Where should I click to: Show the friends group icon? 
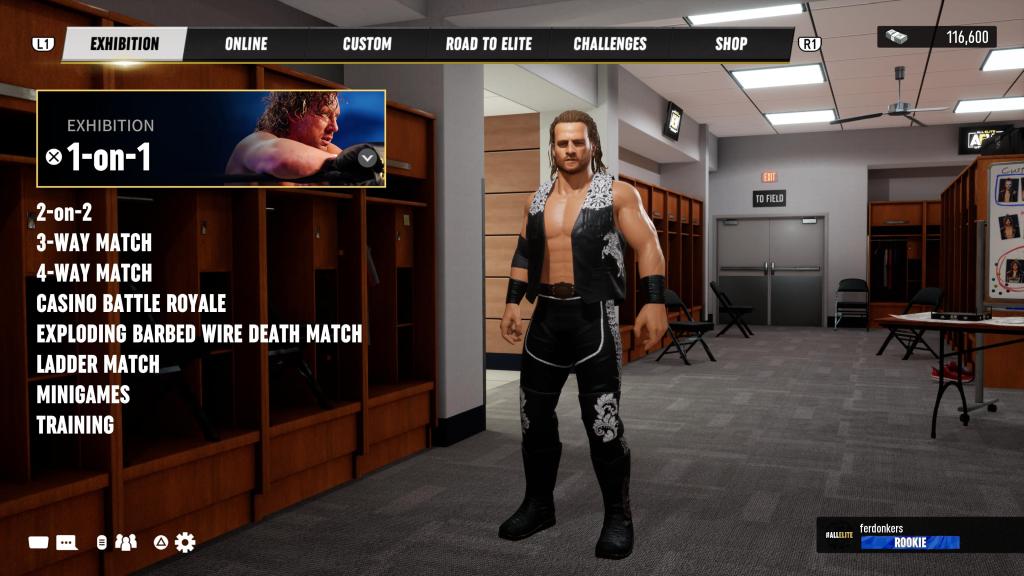[x=126, y=542]
